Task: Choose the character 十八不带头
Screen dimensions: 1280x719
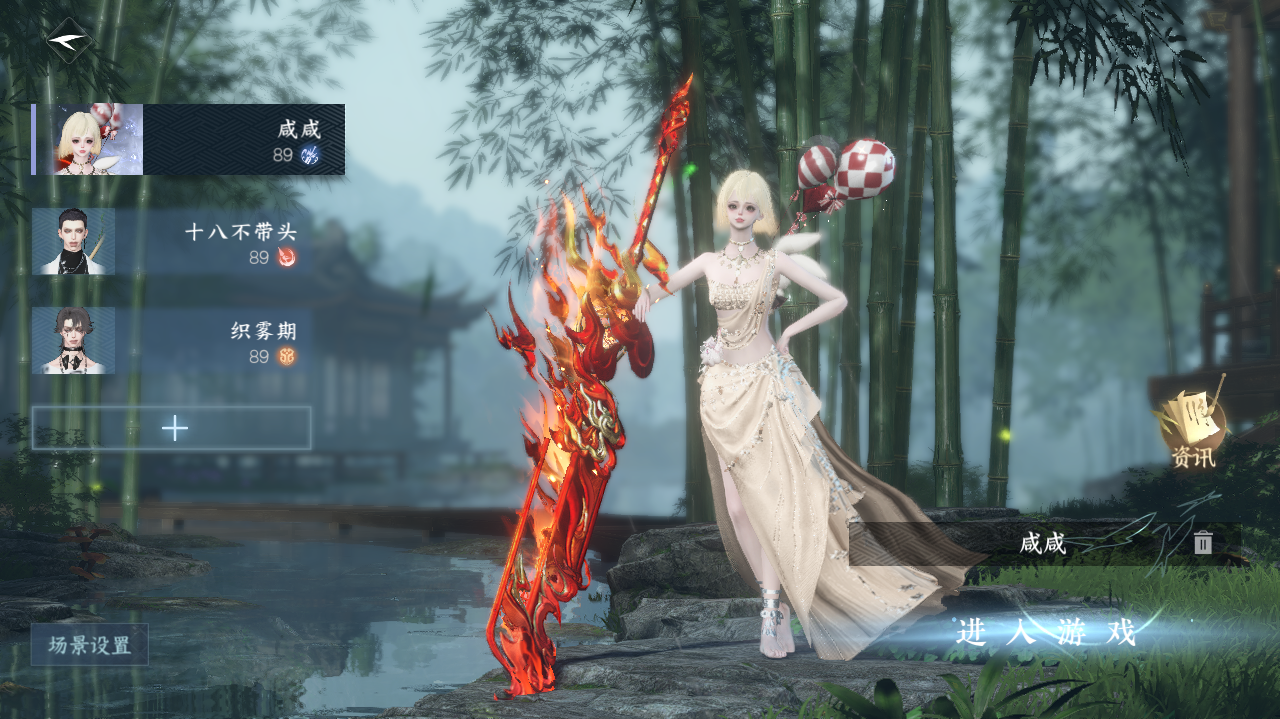Action: point(170,242)
